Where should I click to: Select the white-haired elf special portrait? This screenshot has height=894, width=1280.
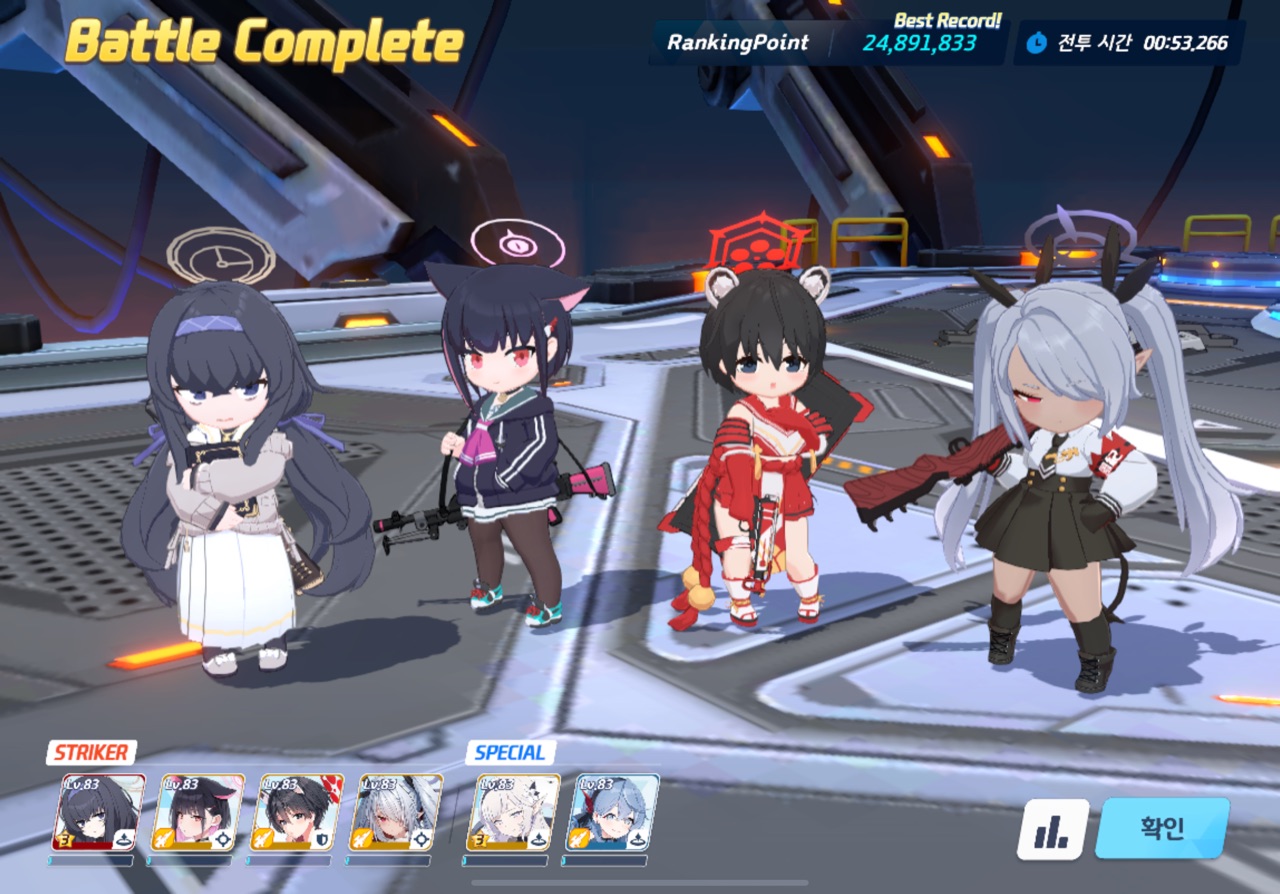coord(513,812)
